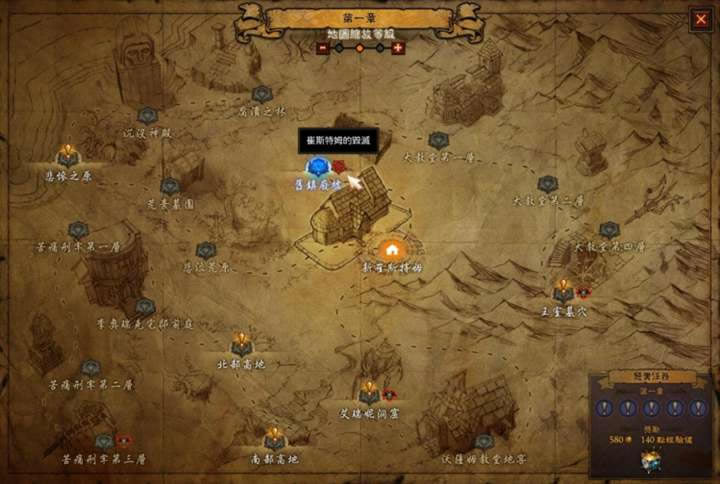
Task: Go to the 苦痛刑牢第一層 waypoint
Action: tap(78, 230)
